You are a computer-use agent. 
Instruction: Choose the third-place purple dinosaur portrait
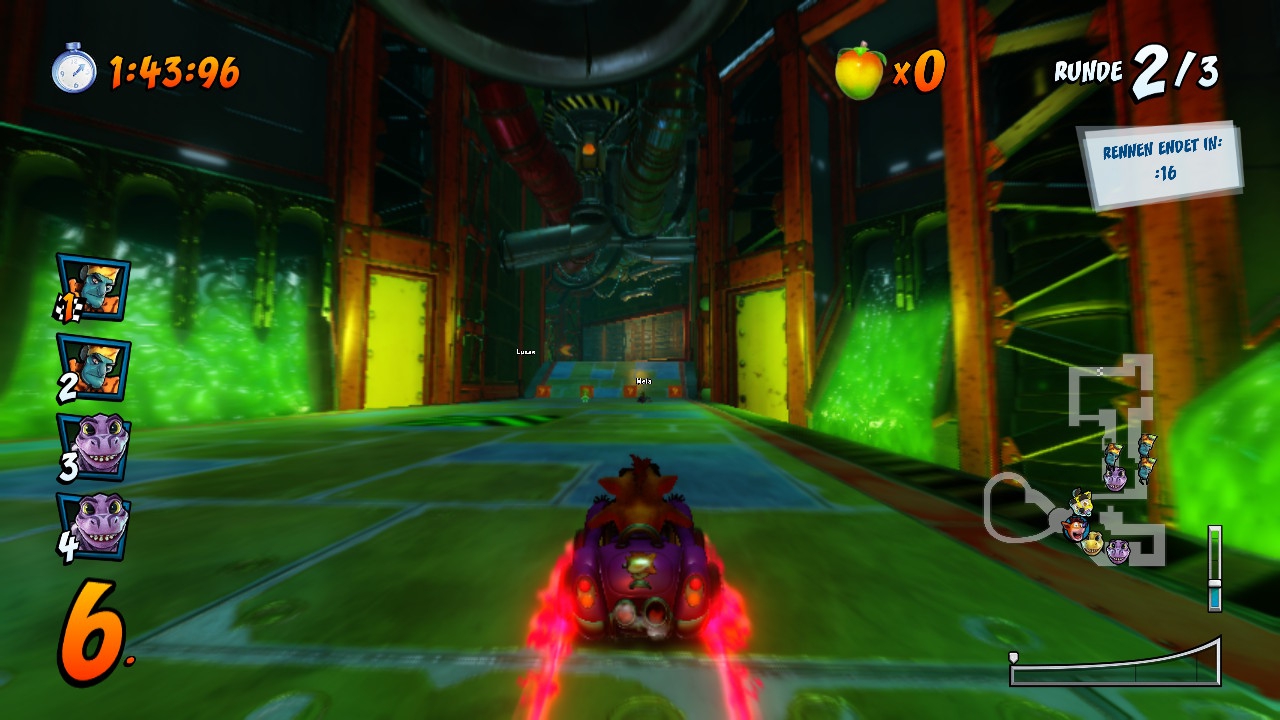[95, 446]
